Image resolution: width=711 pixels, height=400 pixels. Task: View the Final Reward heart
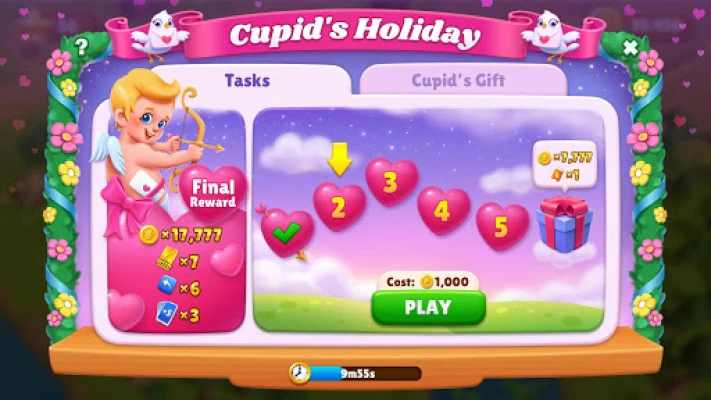[x=212, y=191]
